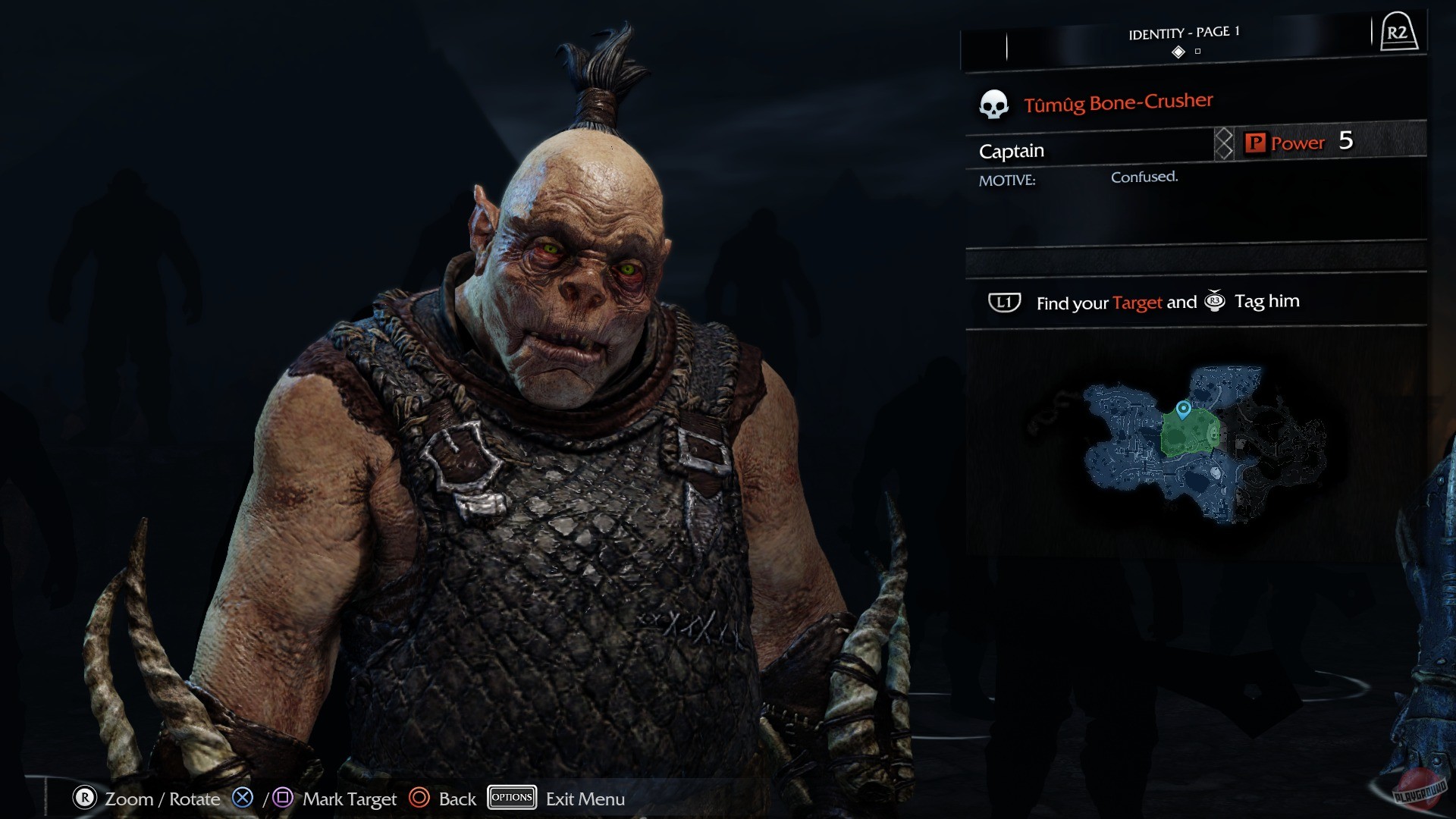The width and height of the screenshot is (1456, 819).
Task: Select the hollow square second-page indicator
Action: pos(1199,53)
